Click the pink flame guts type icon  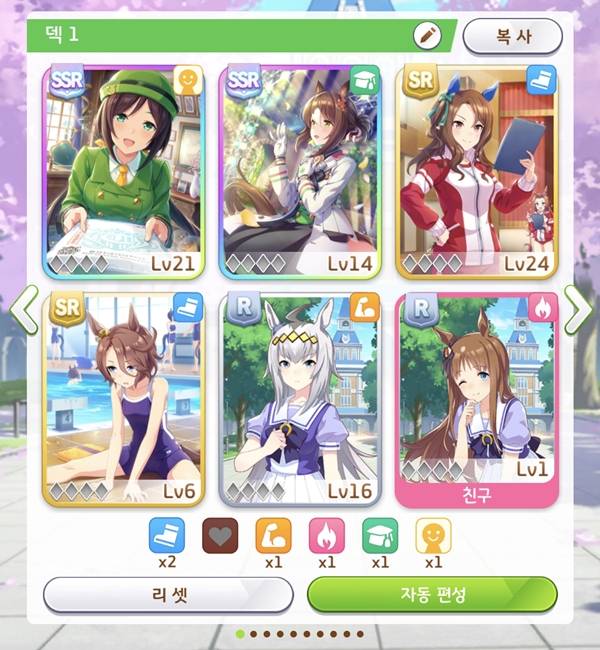[x=326, y=536]
